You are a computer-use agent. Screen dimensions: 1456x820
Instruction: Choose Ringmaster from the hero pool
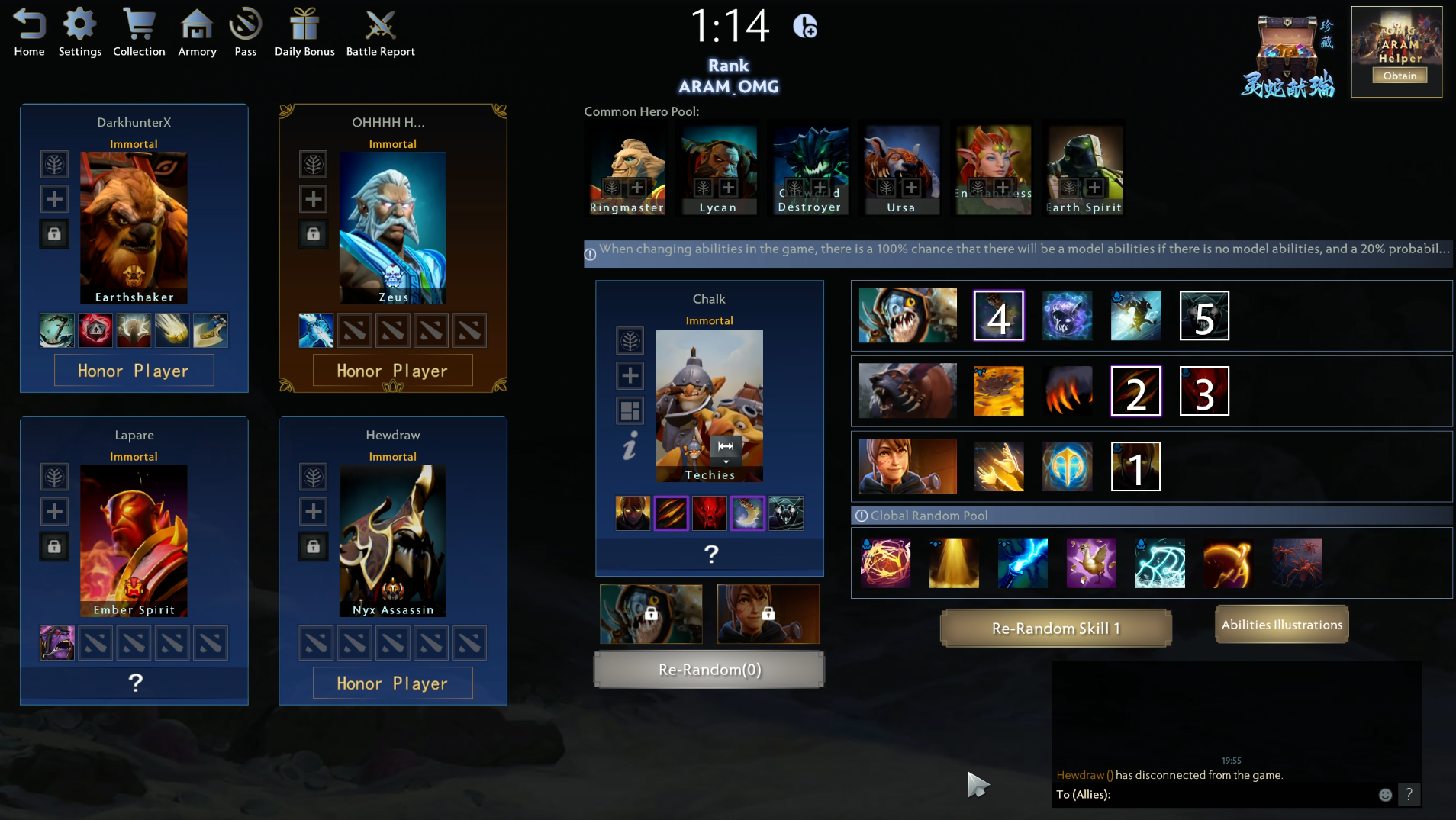coord(627,169)
